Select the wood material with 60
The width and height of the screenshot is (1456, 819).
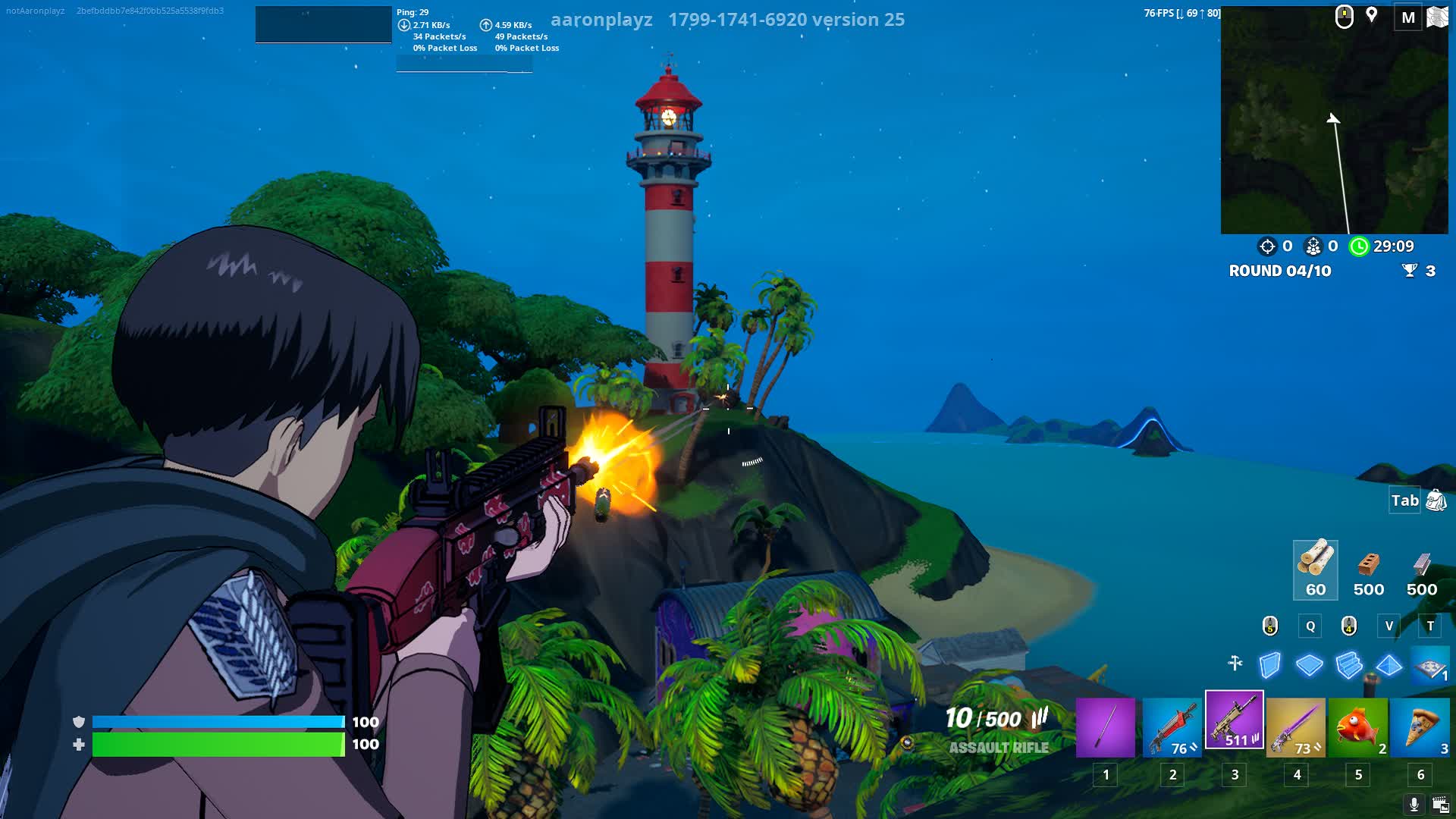click(x=1315, y=570)
